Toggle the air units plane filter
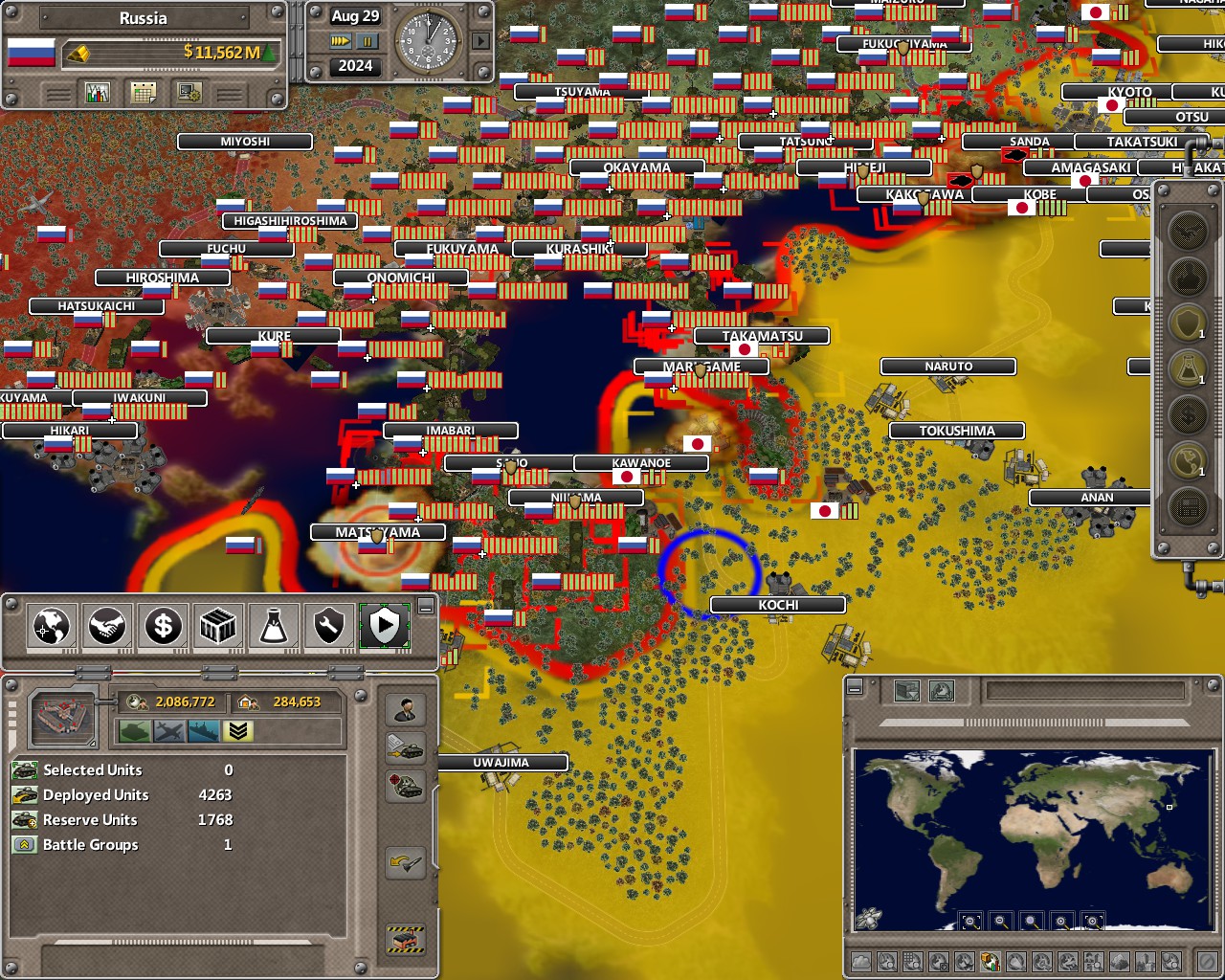1225x980 pixels. [x=168, y=729]
